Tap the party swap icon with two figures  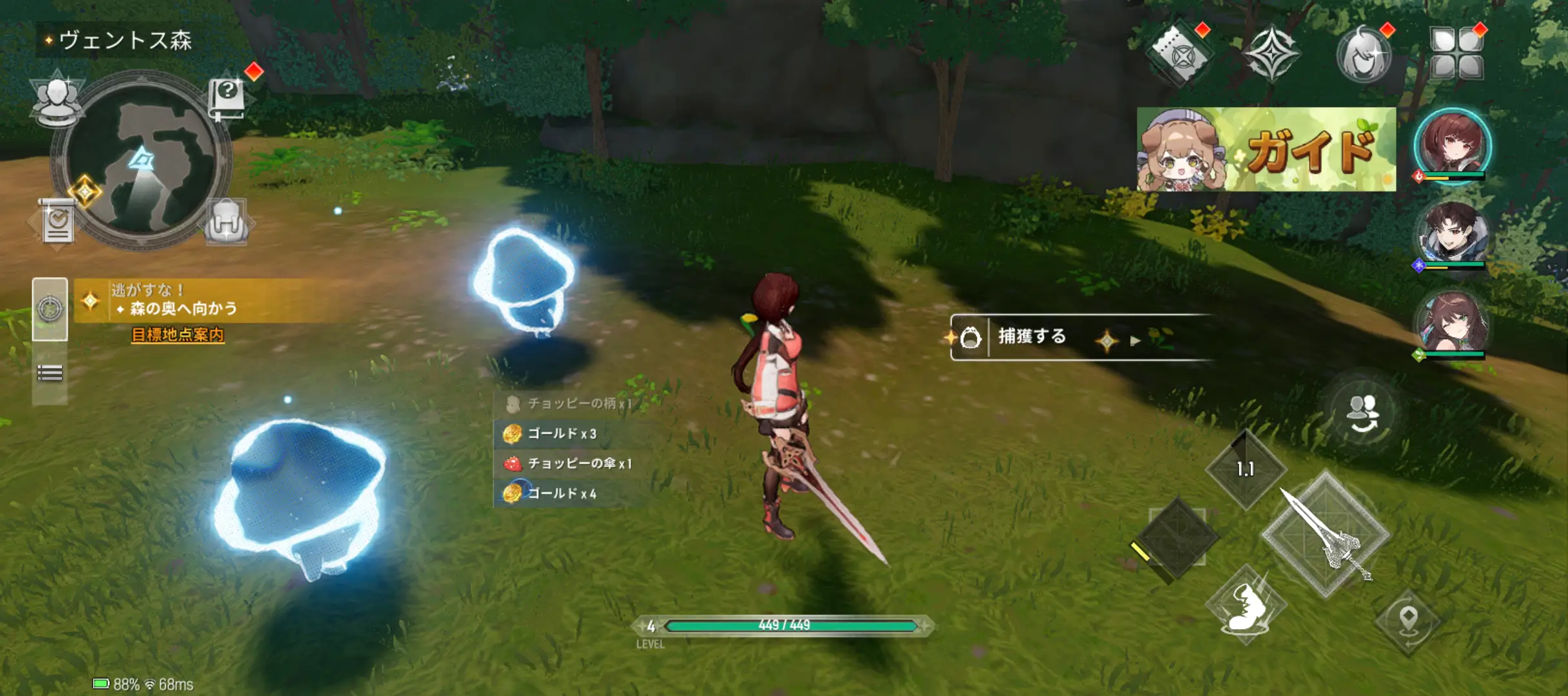tap(1362, 412)
